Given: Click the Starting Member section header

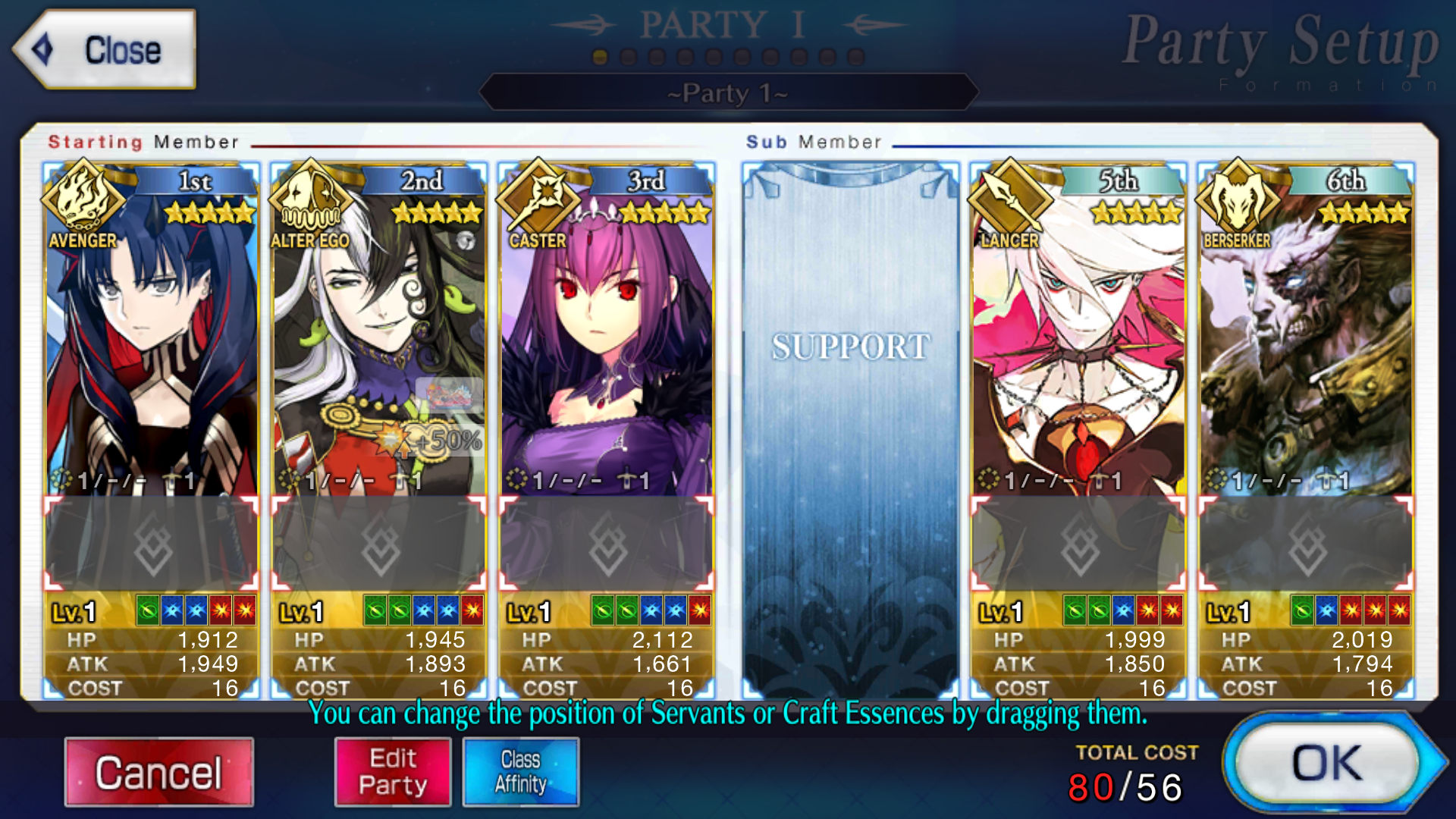Looking at the screenshot, I should pos(144,142).
